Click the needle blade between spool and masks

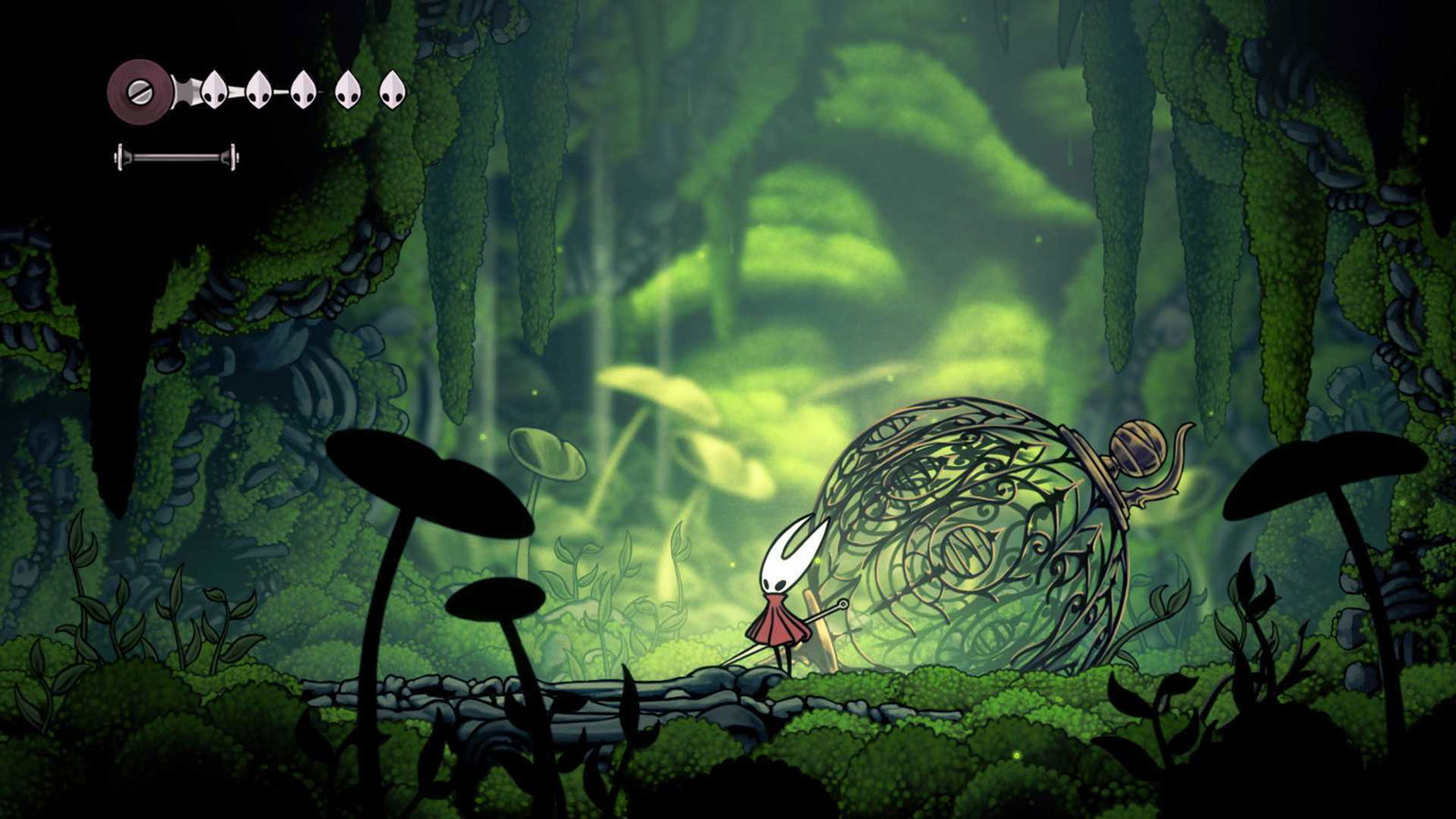(x=185, y=89)
